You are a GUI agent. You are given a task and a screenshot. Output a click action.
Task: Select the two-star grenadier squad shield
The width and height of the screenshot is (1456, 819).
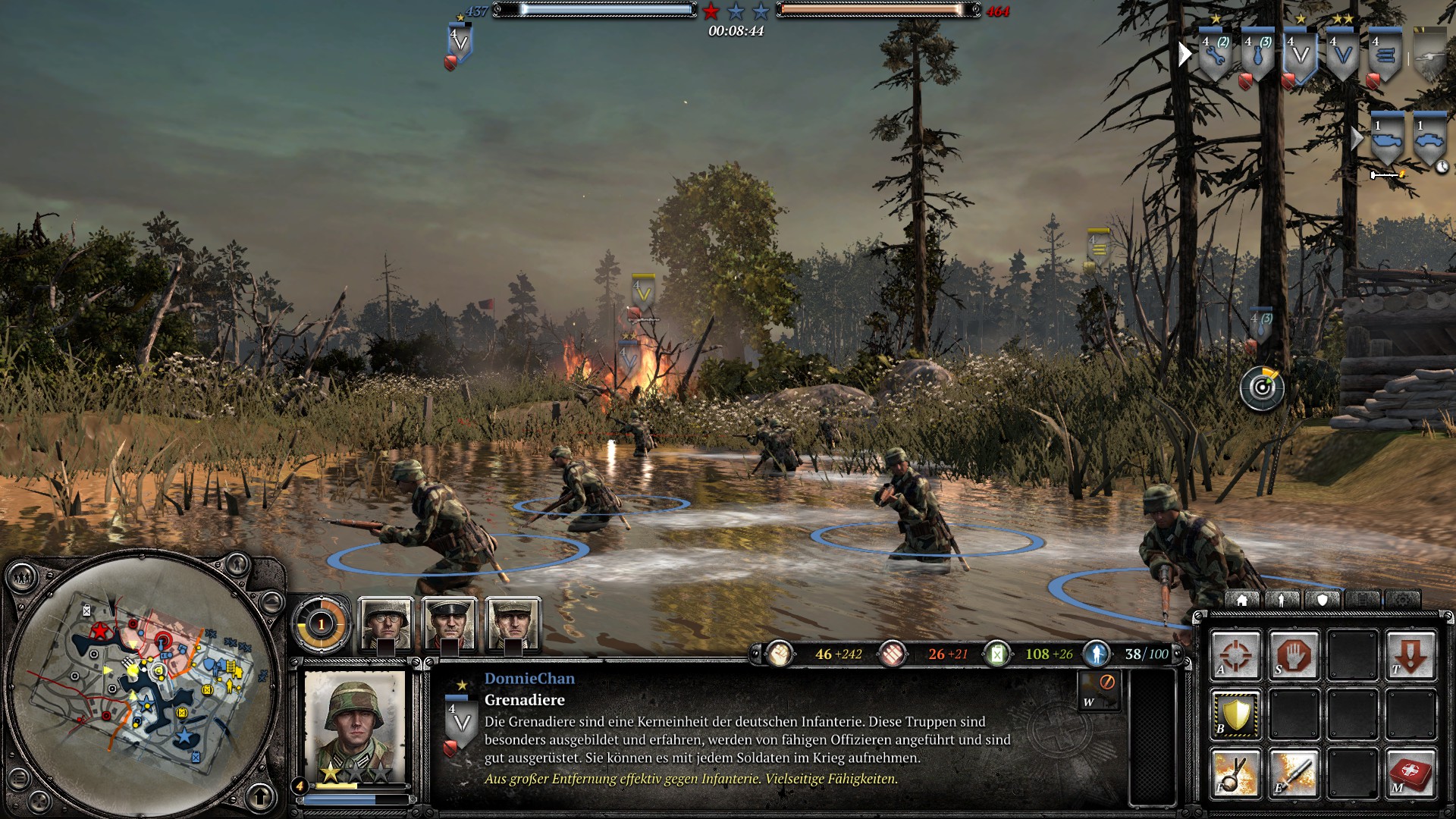point(1342,55)
